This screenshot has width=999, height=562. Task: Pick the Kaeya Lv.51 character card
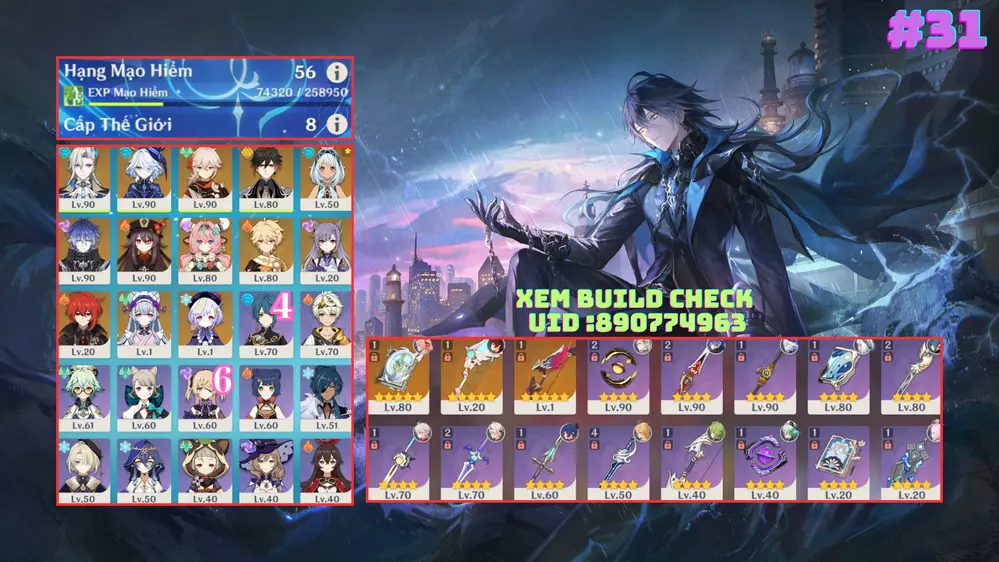(x=325, y=395)
